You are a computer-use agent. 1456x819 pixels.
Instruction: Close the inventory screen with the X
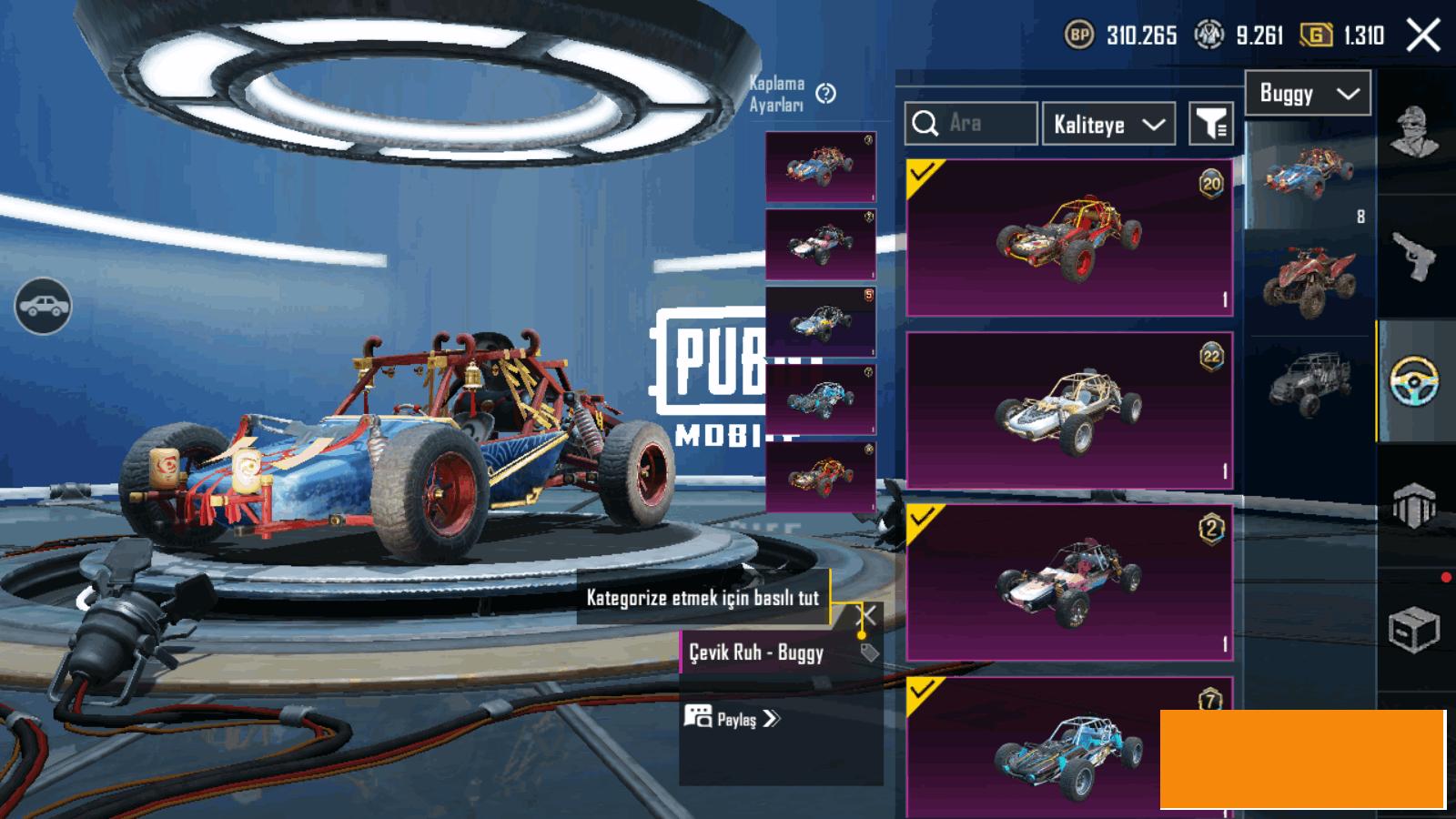[1423, 35]
